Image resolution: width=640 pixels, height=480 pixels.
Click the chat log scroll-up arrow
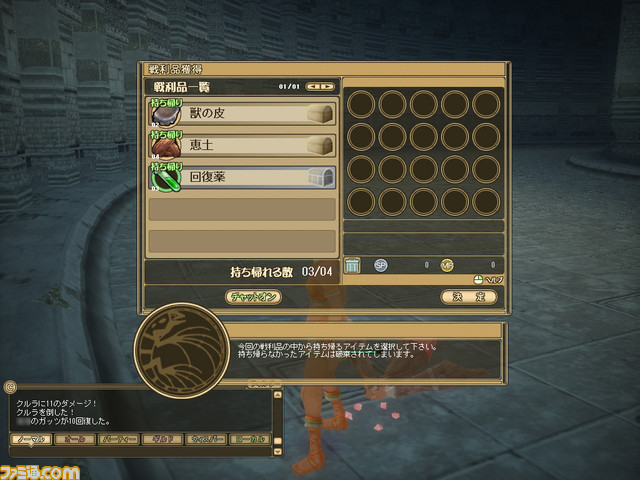click(277, 392)
